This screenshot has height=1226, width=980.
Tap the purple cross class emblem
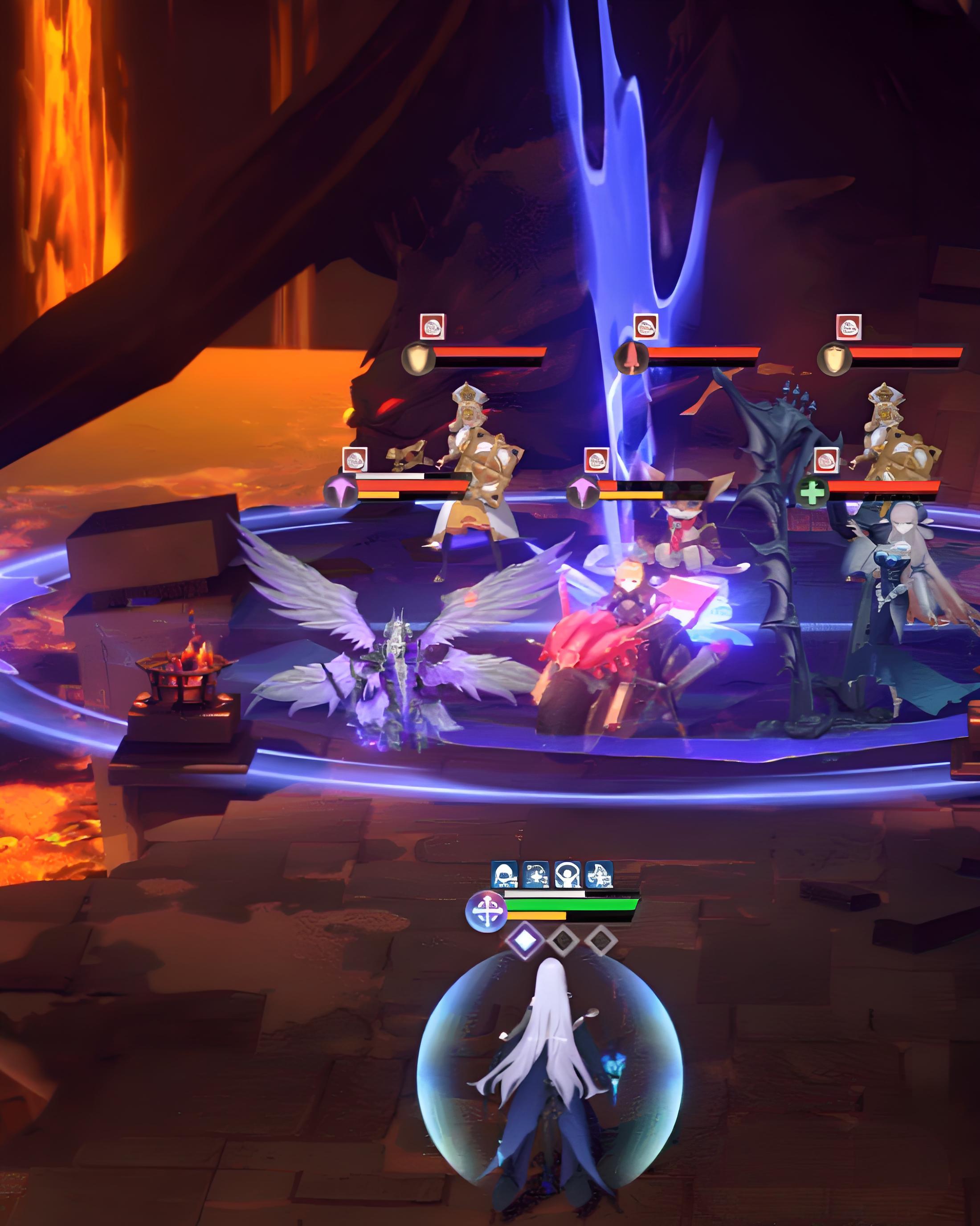click(x=486, y=911)
